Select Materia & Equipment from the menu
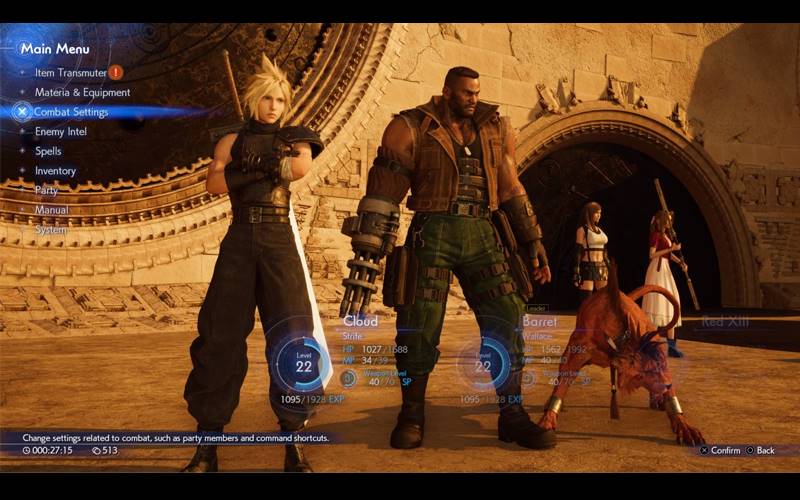 coord(82,92)
